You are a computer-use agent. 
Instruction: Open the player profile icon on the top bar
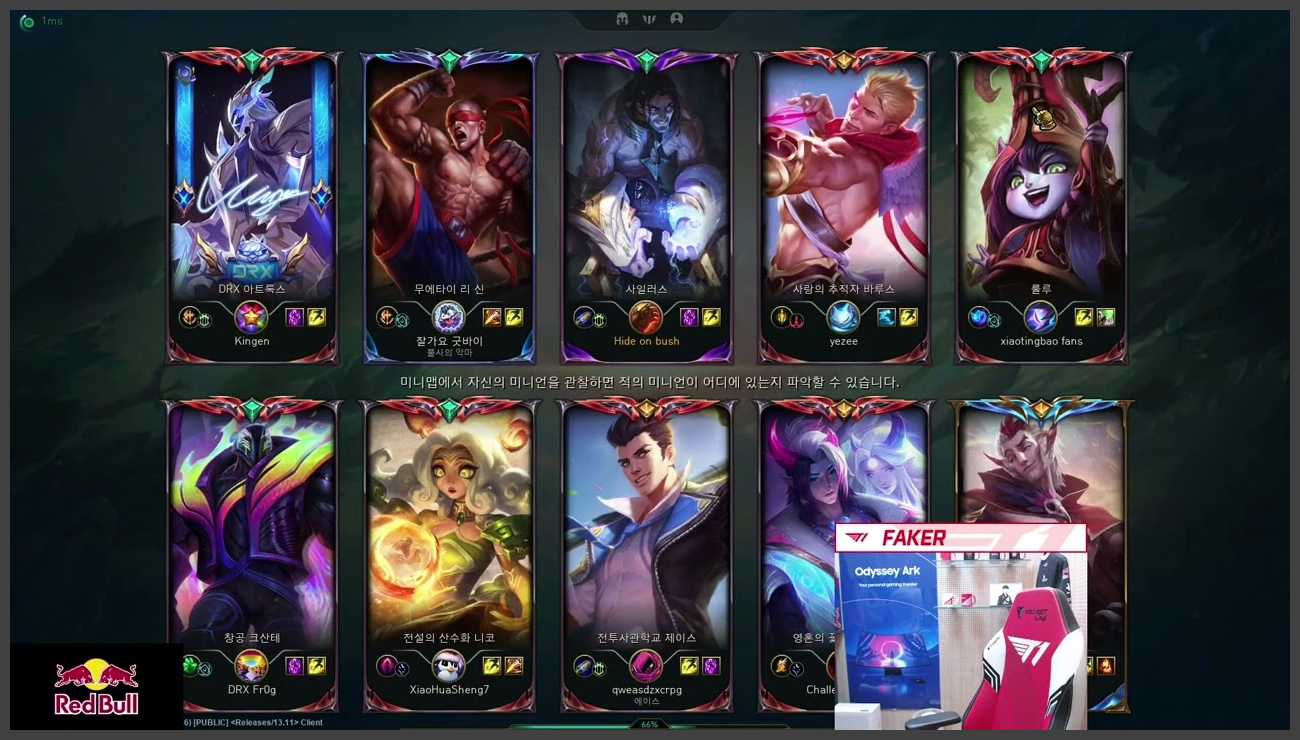(676, 18)
